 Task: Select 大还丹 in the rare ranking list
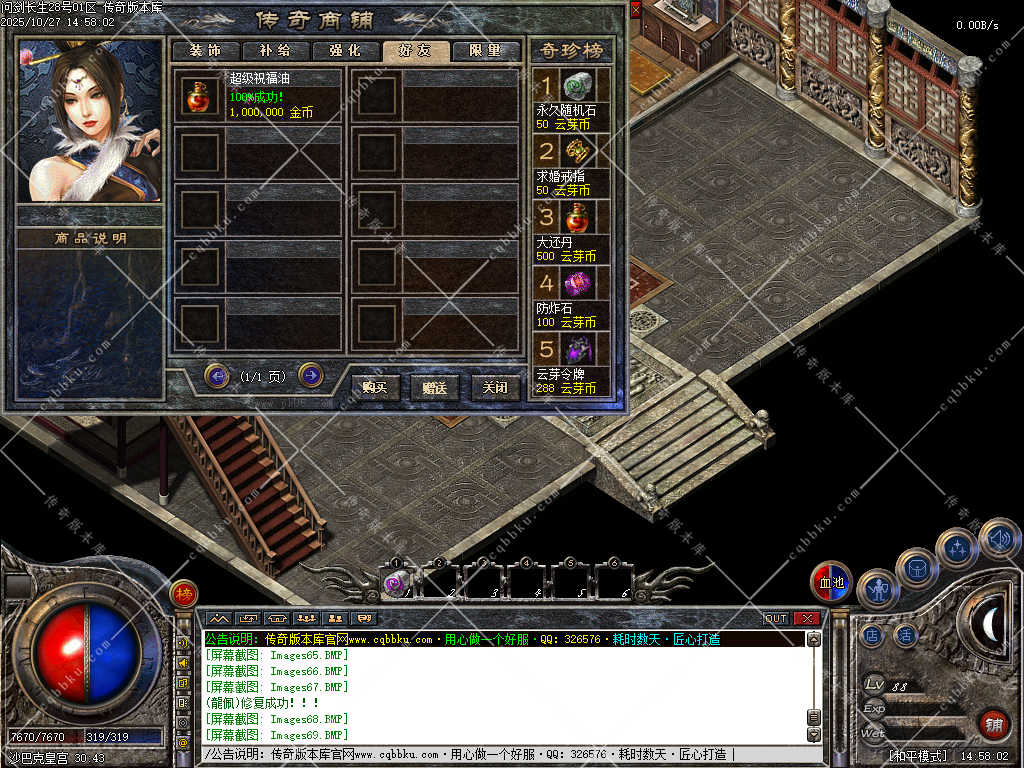577,217
